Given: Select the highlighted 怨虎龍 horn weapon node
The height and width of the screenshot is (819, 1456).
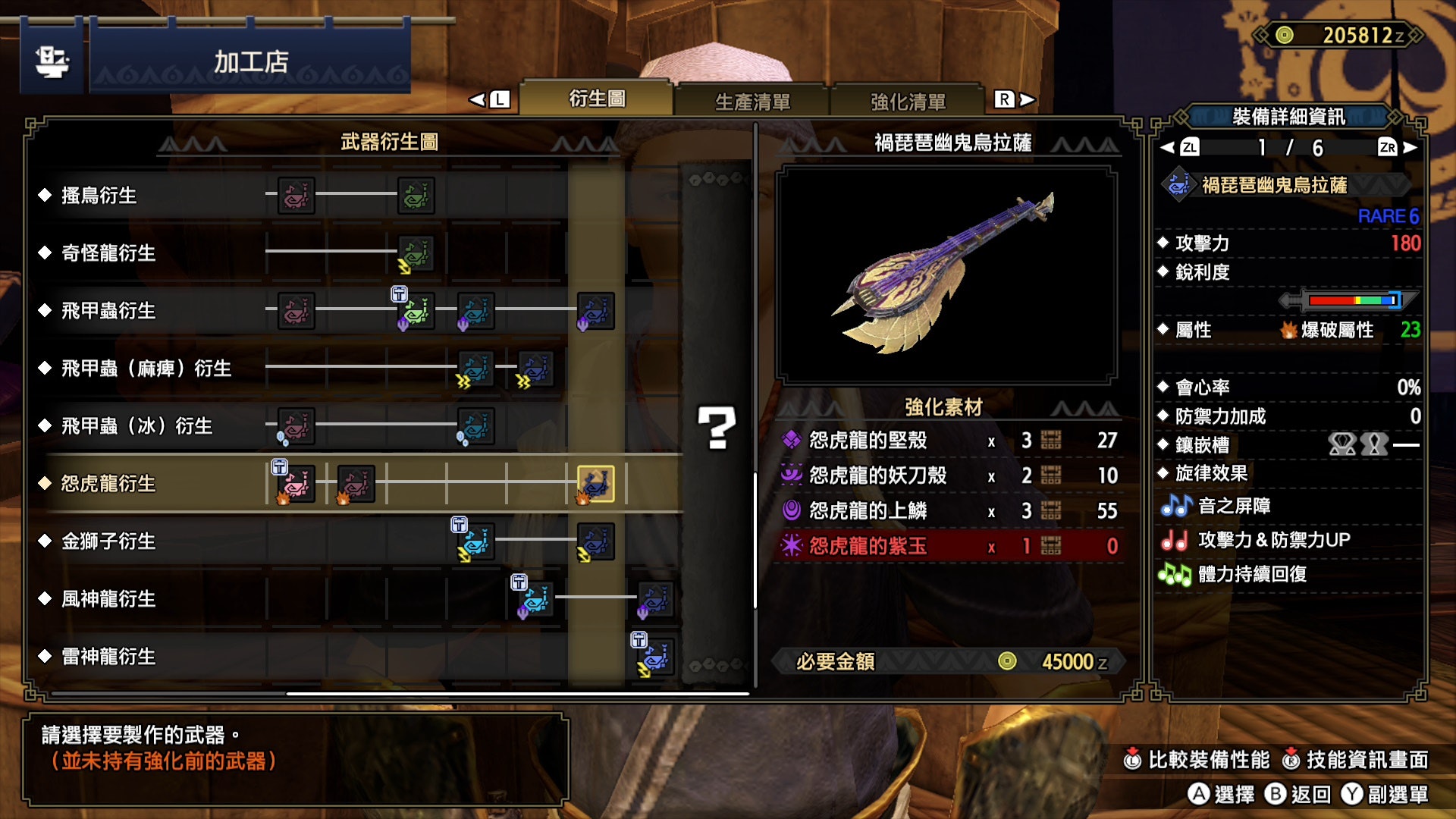Looking at the screenshot, I should pos(596,484).
